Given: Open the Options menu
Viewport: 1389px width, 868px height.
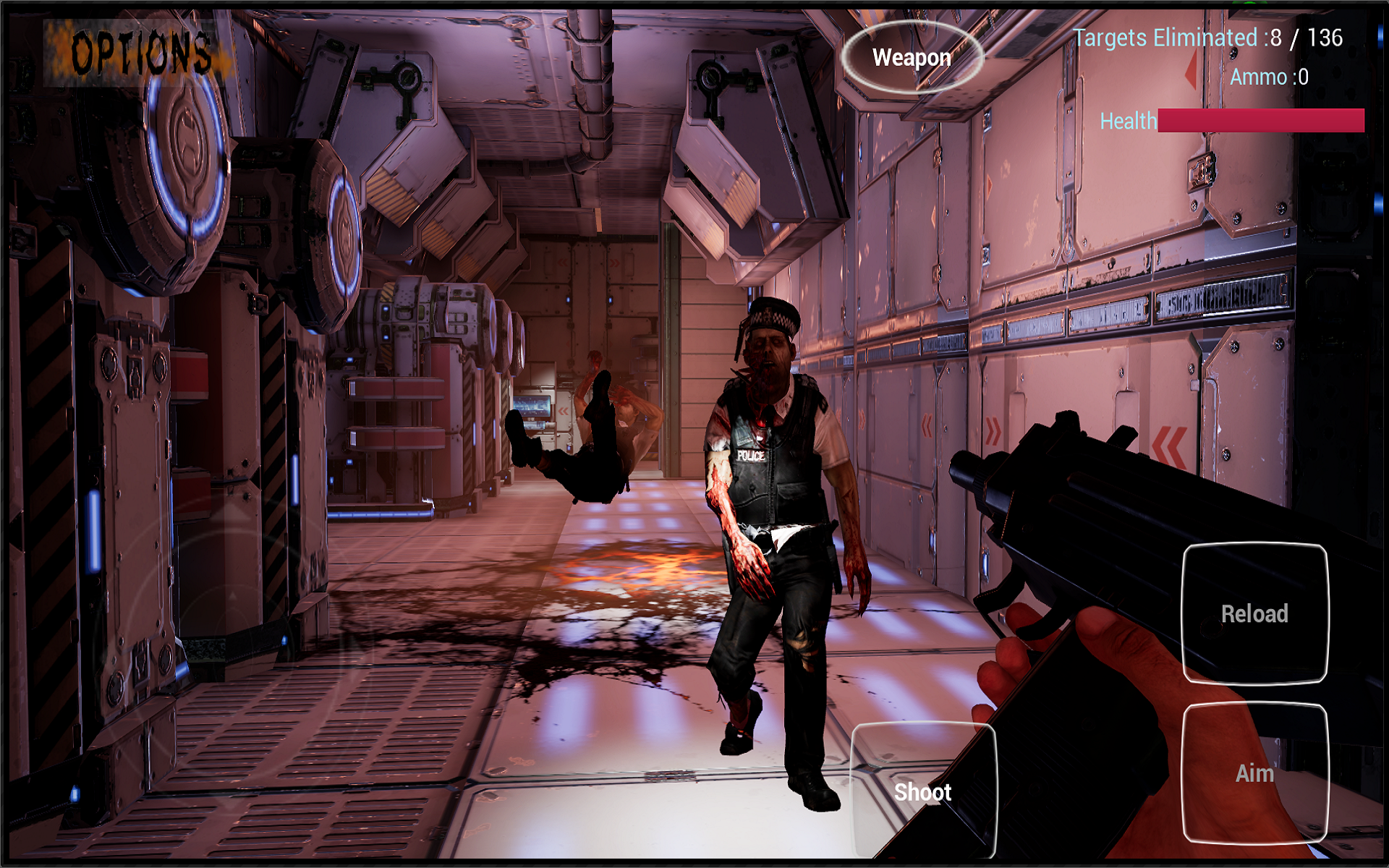Looking at the screenshot, I should (x=141, y=53).
